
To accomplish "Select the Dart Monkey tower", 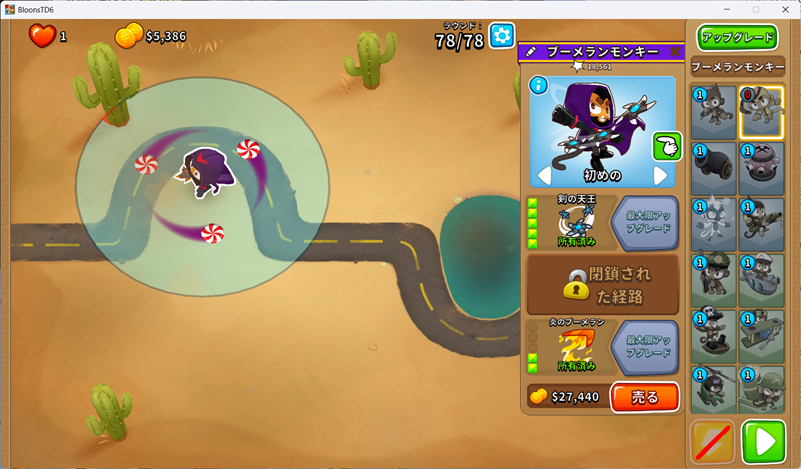I will tap(714, 111).
